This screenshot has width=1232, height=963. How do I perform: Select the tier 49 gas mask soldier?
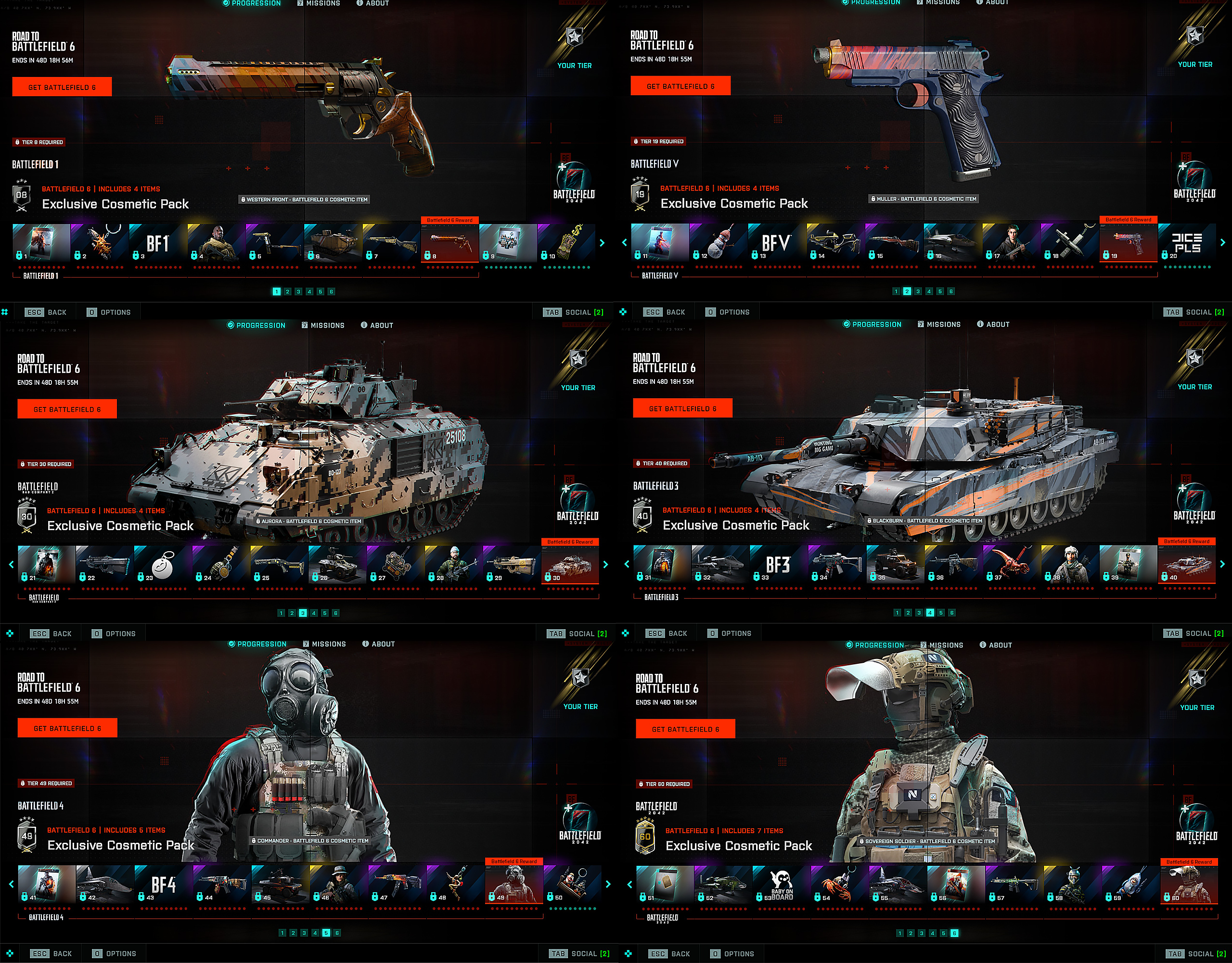(x=513, y=884)
